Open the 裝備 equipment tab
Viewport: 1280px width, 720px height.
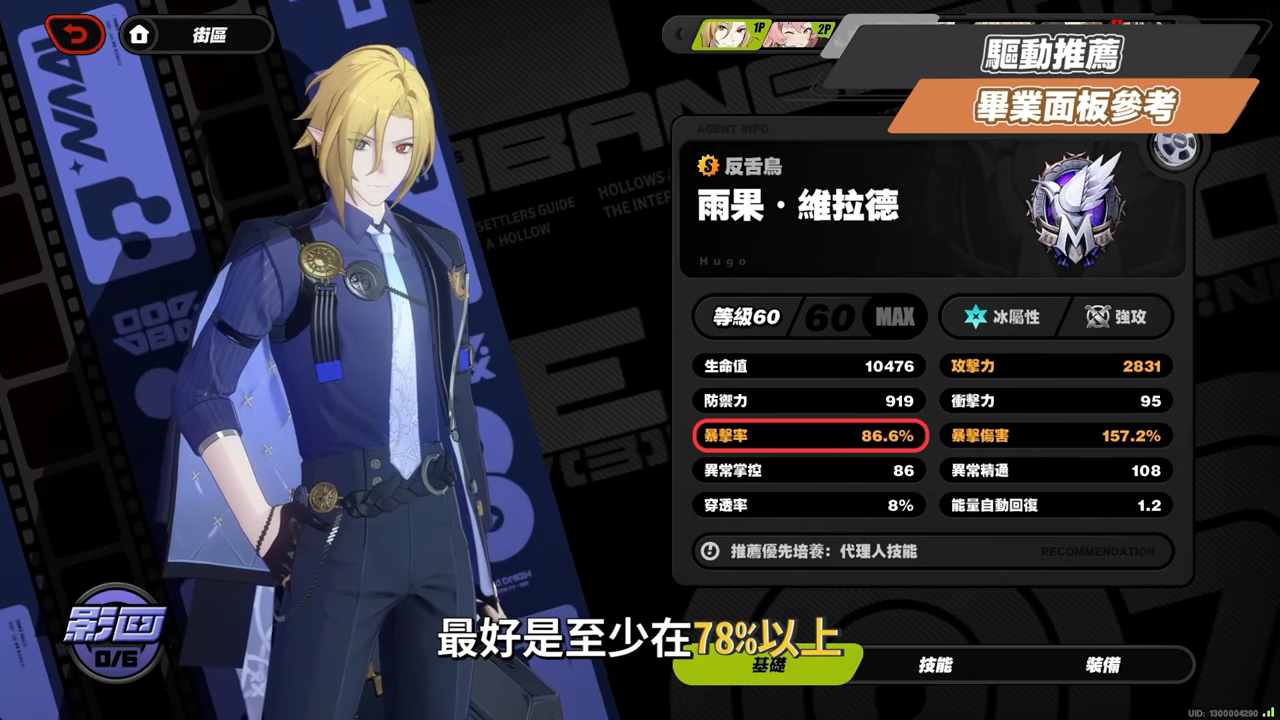(1102, 665)
